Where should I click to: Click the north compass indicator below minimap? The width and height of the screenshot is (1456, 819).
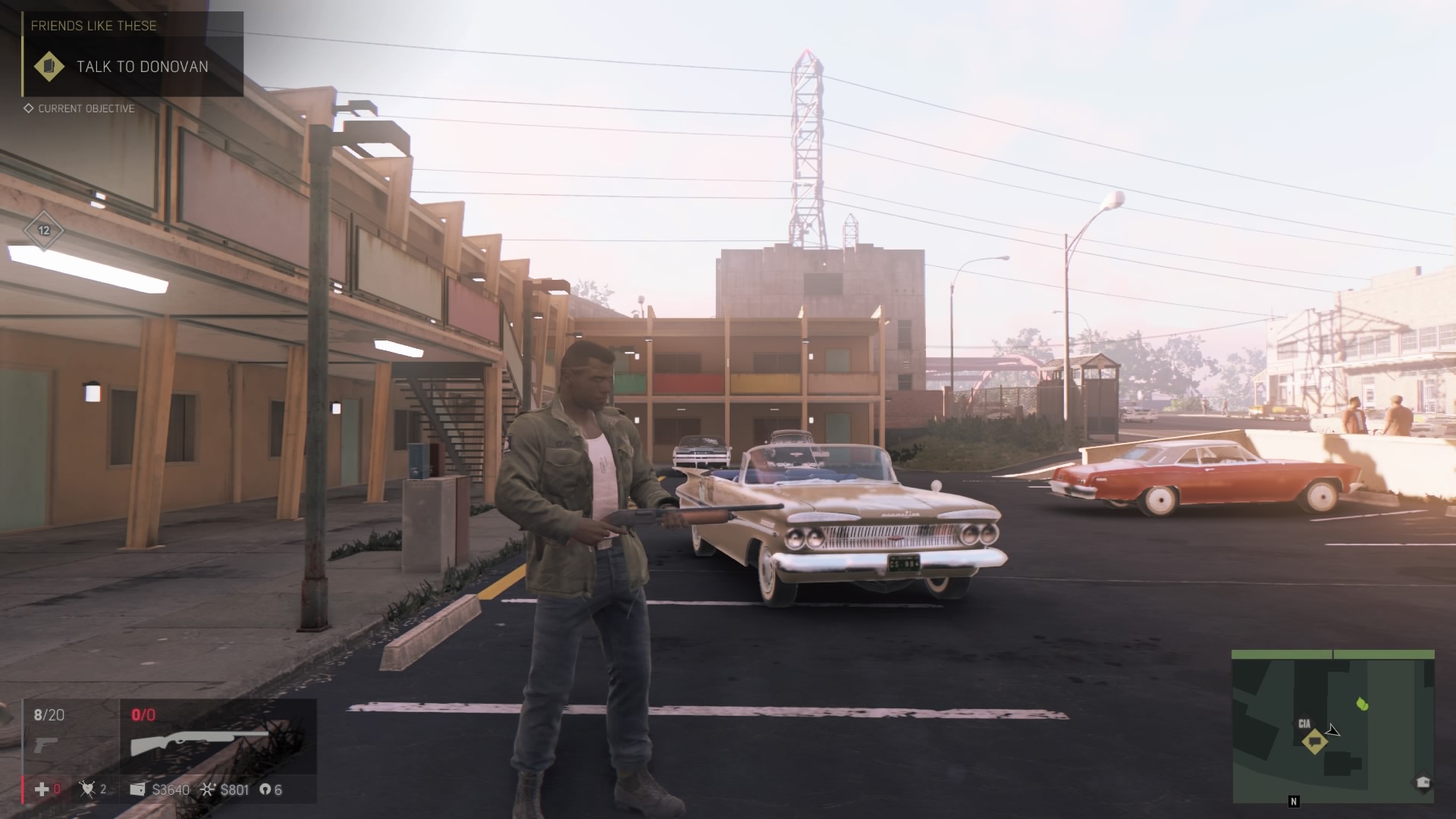[1294, 801]
